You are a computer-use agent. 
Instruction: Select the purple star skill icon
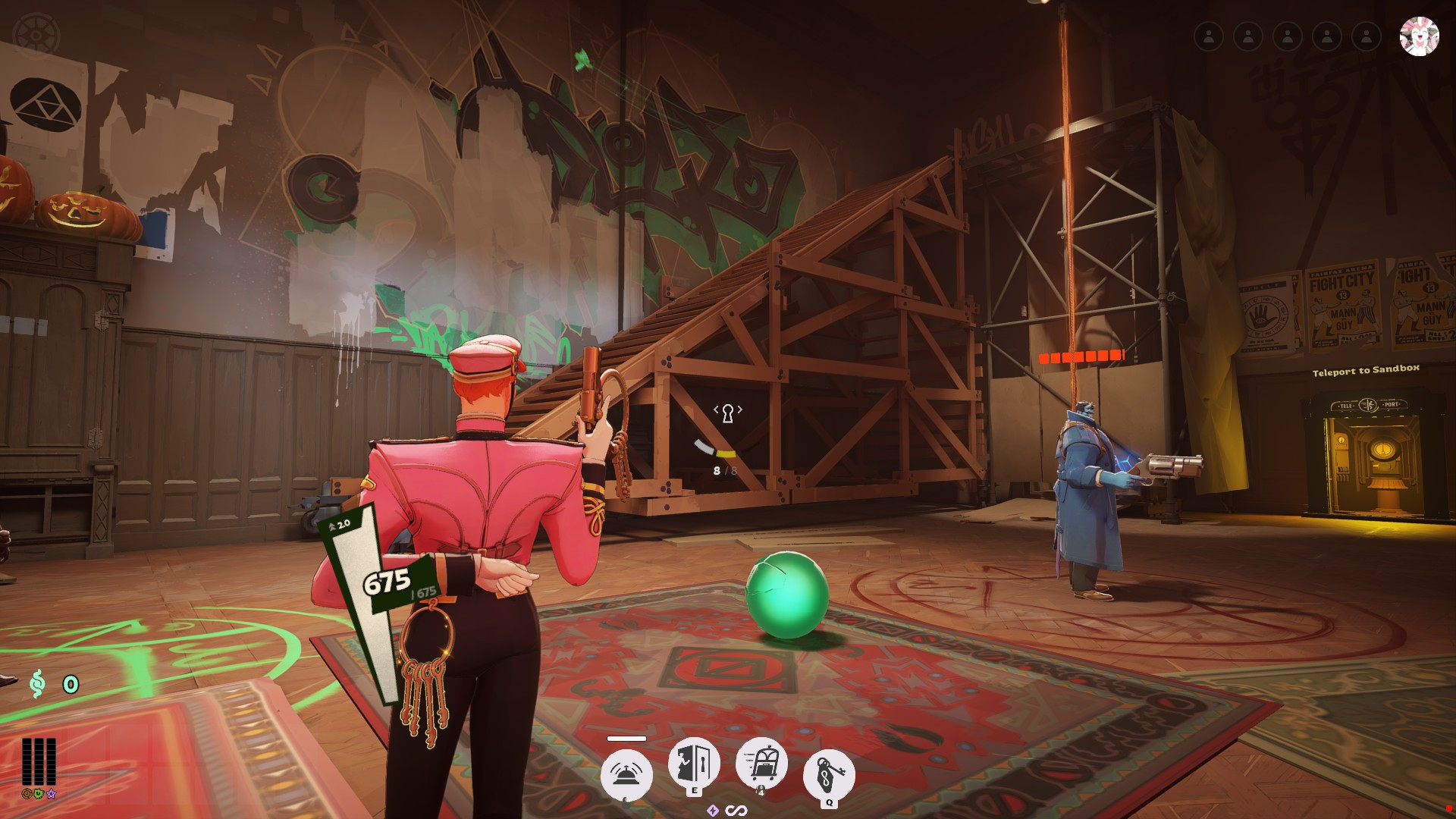click(51, 794)
